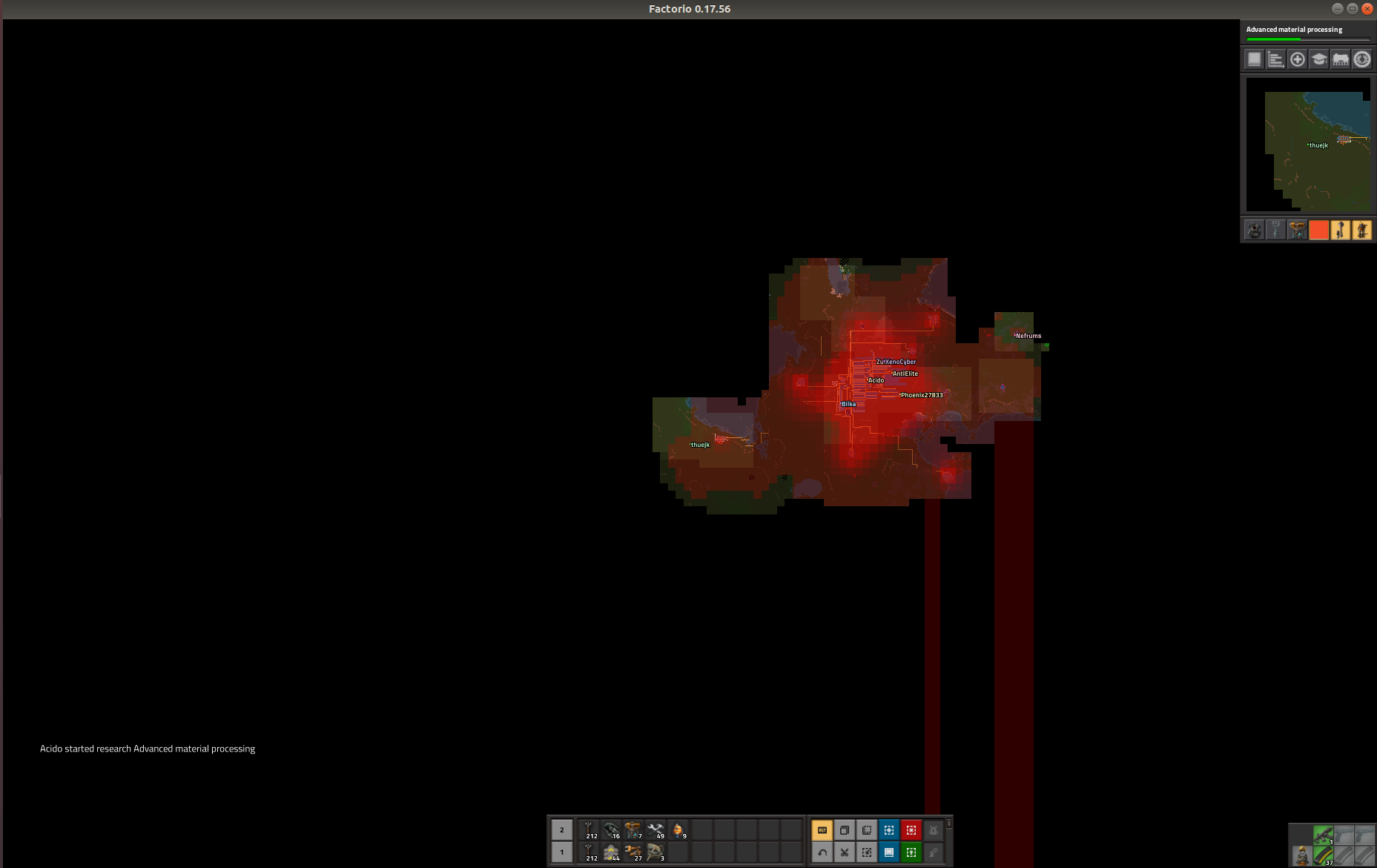This screenshot has width=1377, height=868.
Task: Select the green upgrade planner tool
Action: click(x=910, y=852)
